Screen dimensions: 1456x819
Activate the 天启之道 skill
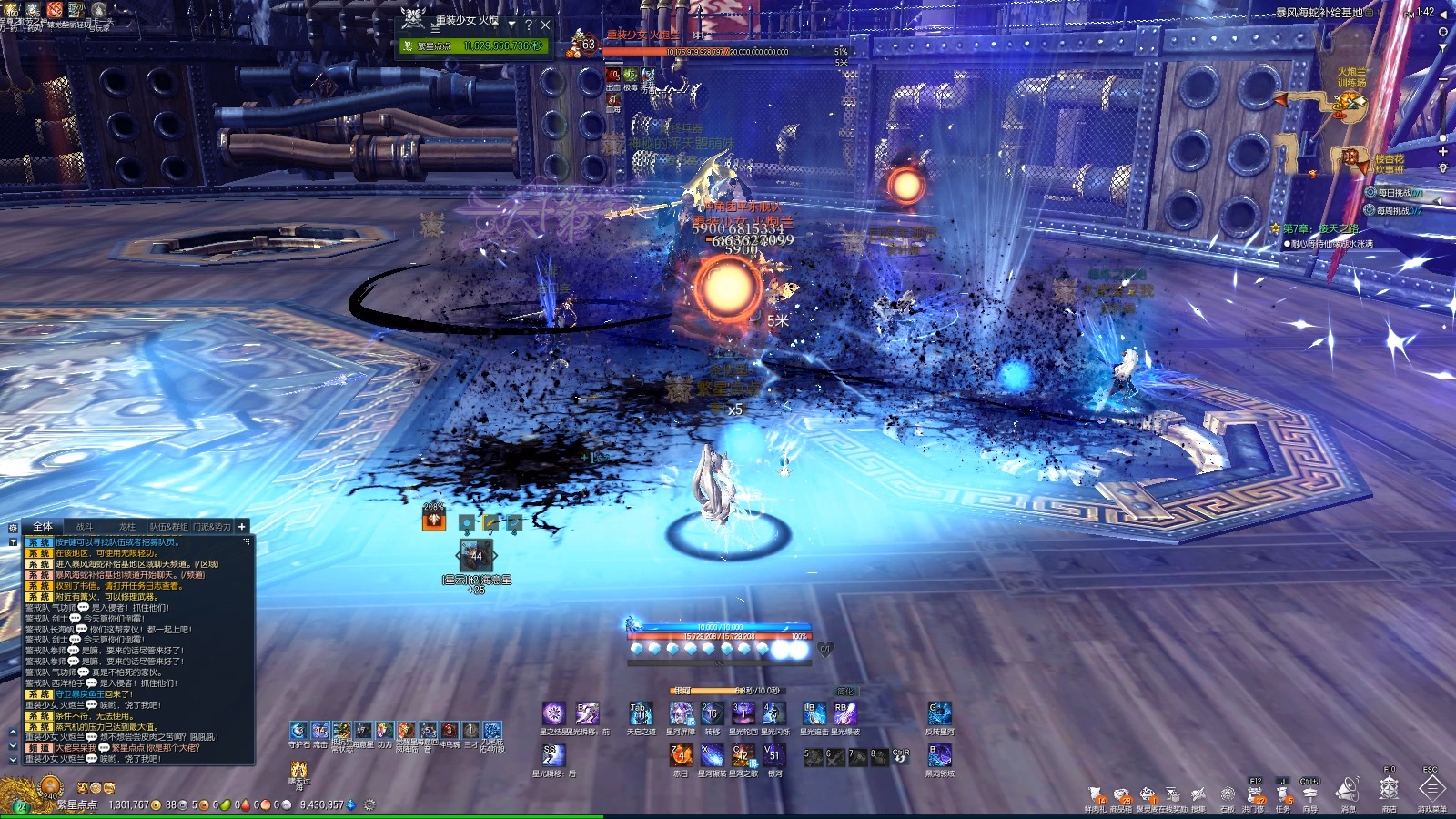point(642,713)
